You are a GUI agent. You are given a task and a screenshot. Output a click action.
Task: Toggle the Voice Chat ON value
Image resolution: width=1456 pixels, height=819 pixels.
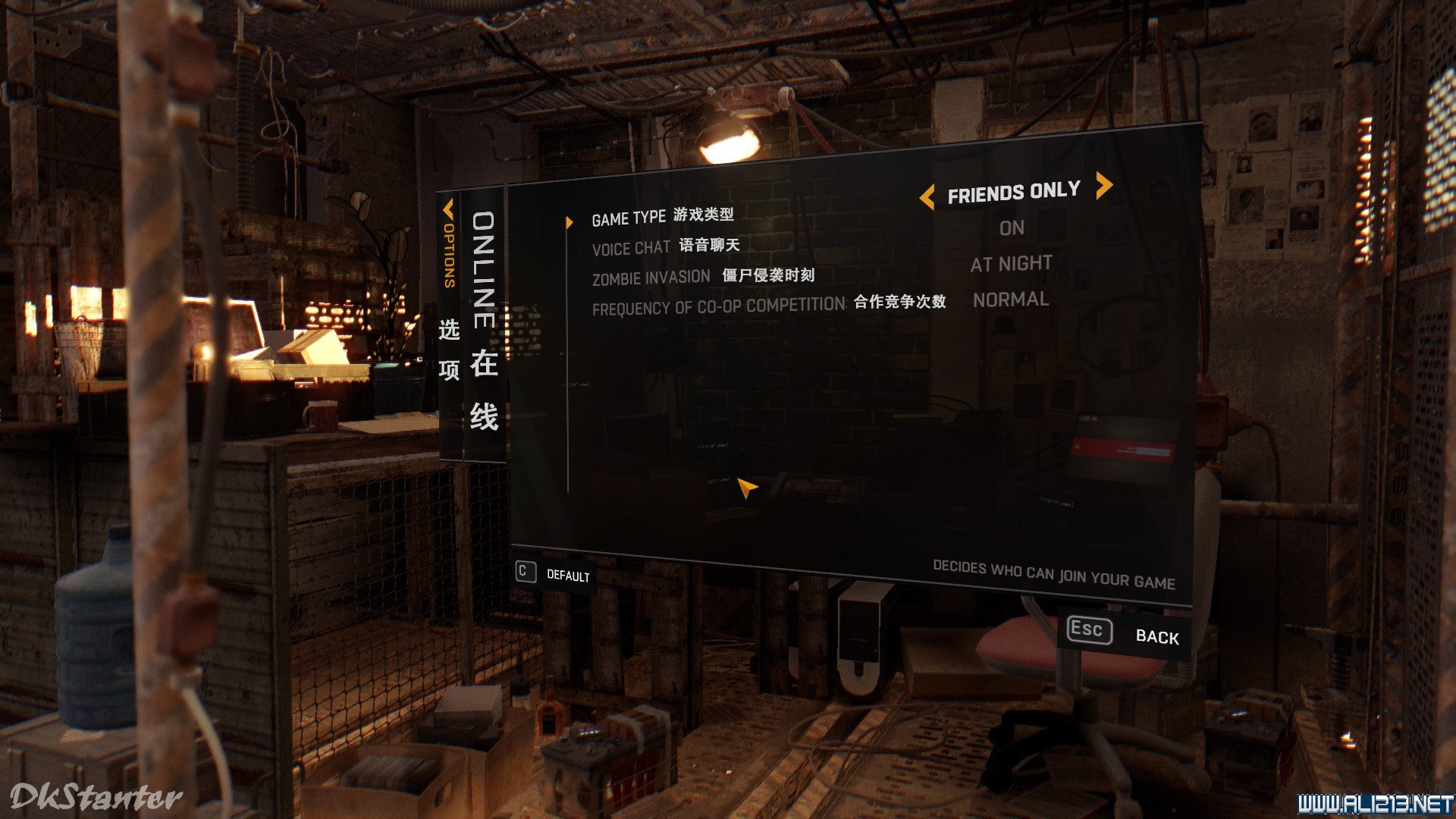point(1012,228)
